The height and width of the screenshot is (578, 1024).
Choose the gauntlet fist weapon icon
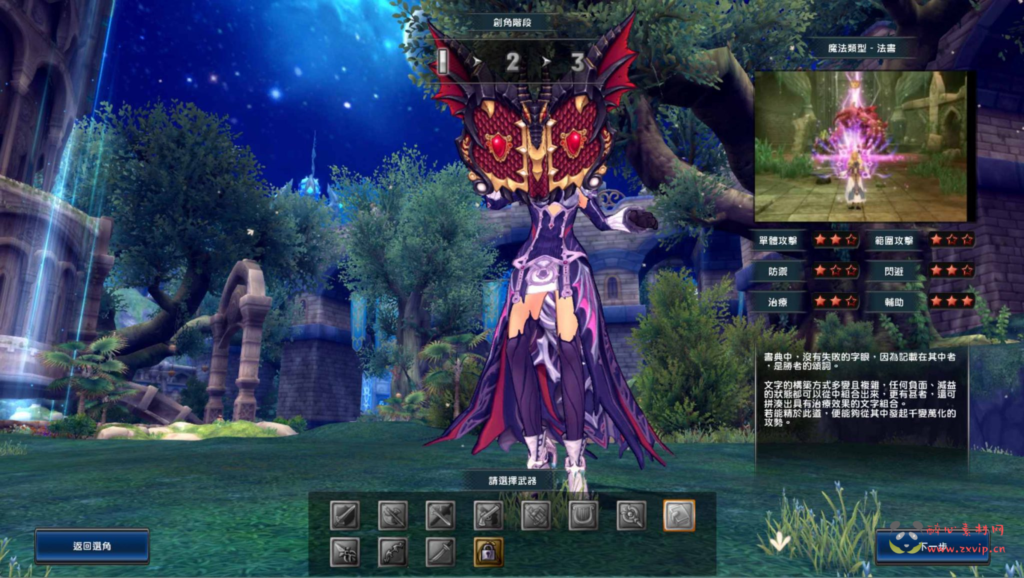(x=536, y=515)
